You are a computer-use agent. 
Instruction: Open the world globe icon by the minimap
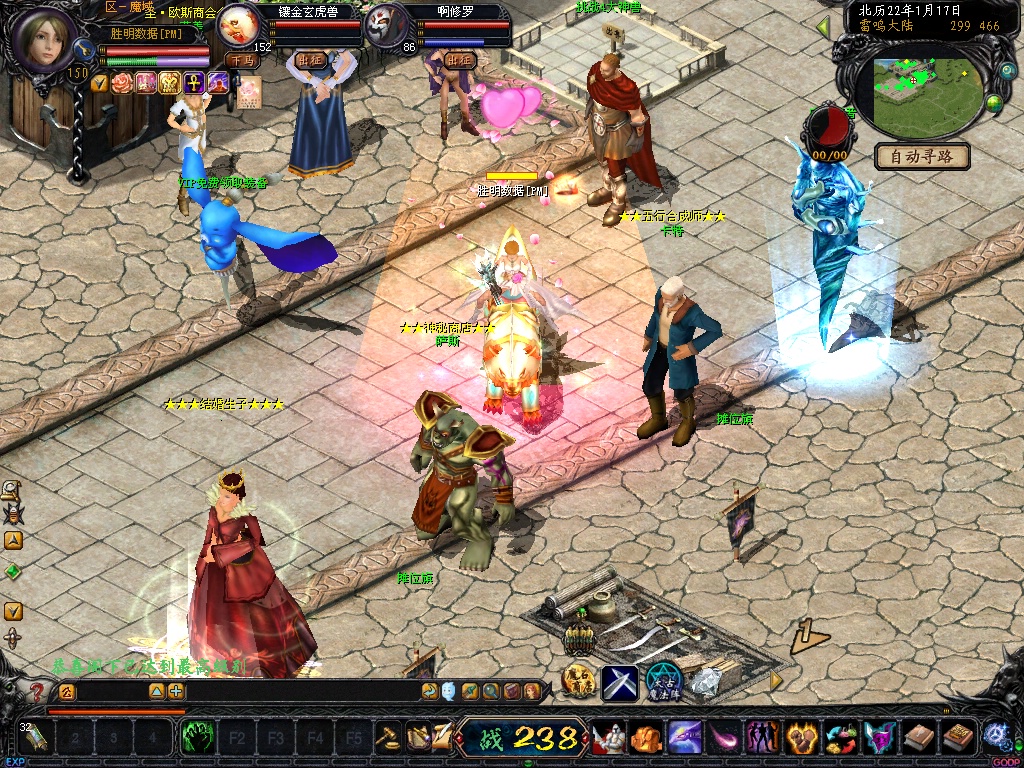994,103
